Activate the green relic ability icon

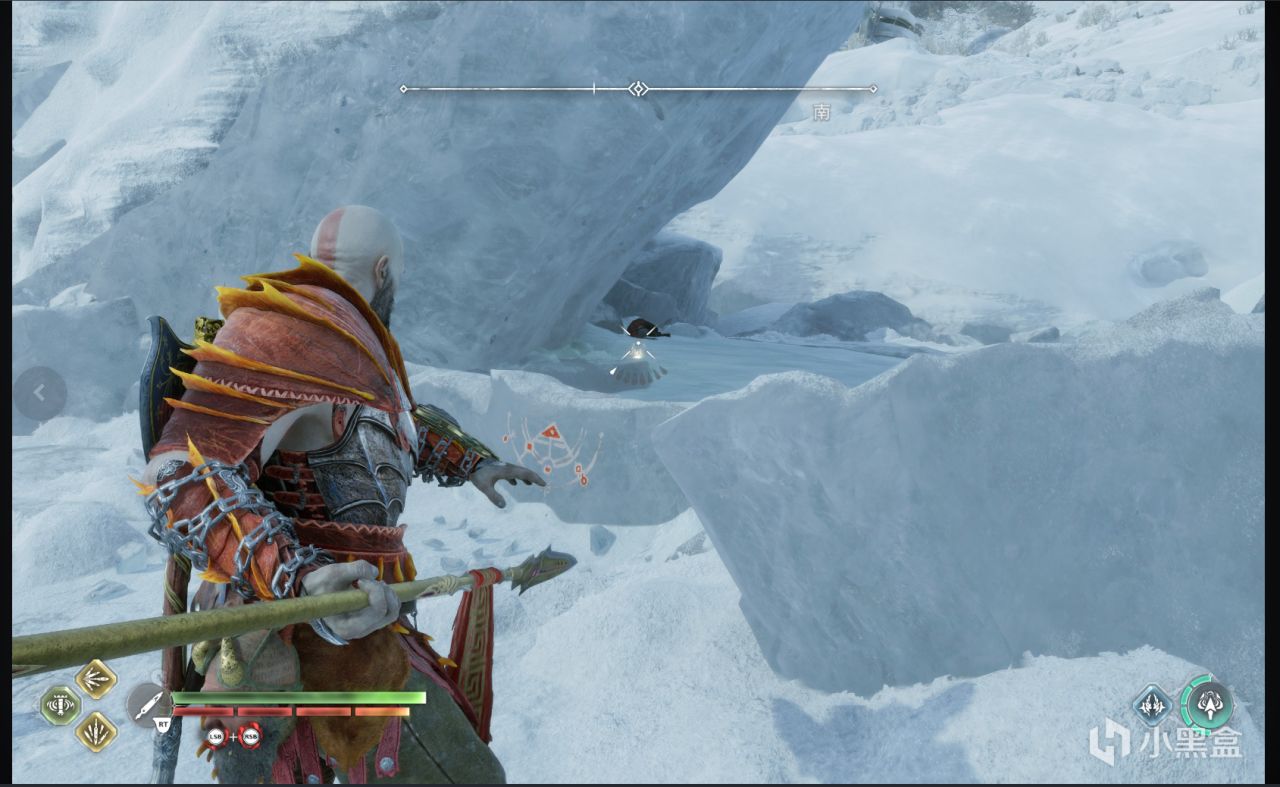tap(60, 705)
